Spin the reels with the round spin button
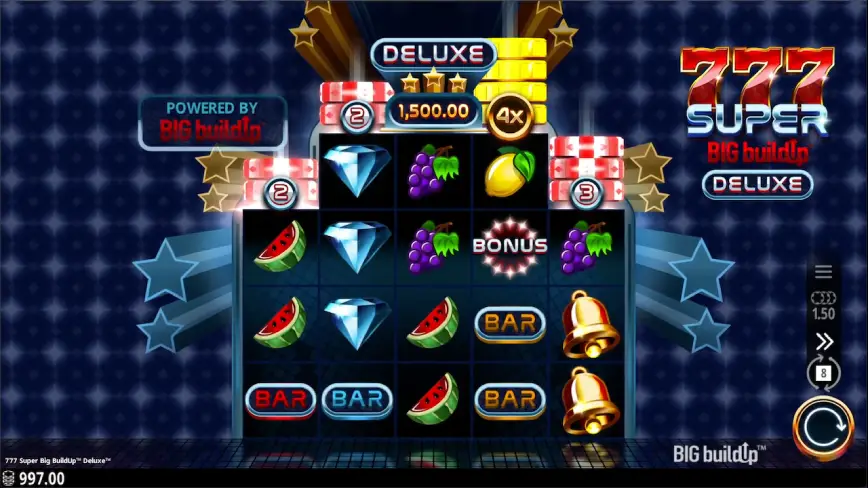Screen dimensions: 868x488 click(824, 428)
